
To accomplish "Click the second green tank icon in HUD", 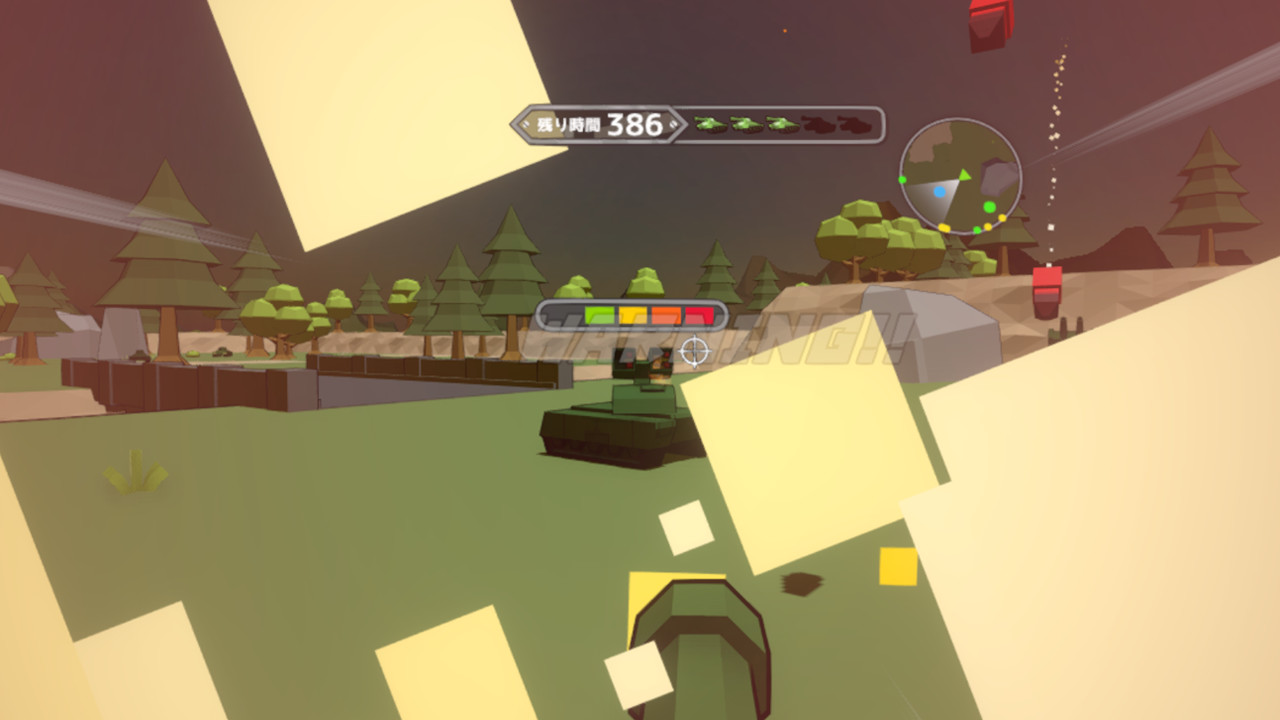I will (747, 125).
